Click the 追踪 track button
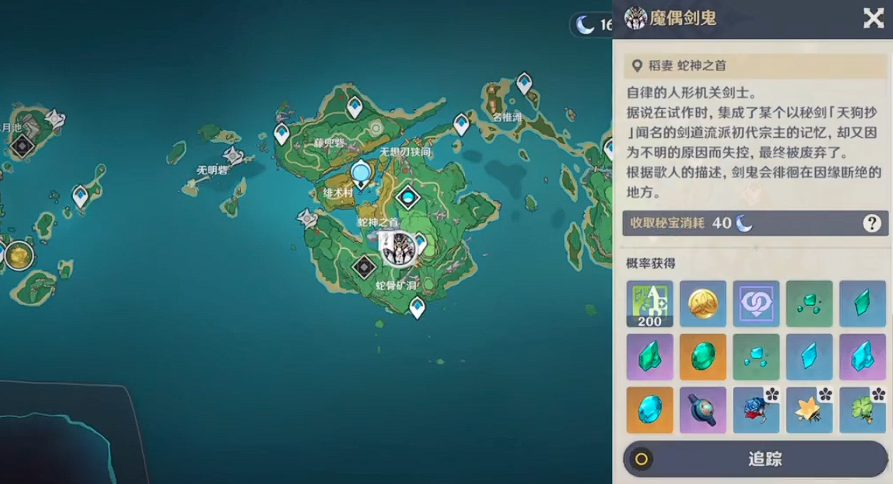This screenshot has width=893, height=484. click(755, 459)
